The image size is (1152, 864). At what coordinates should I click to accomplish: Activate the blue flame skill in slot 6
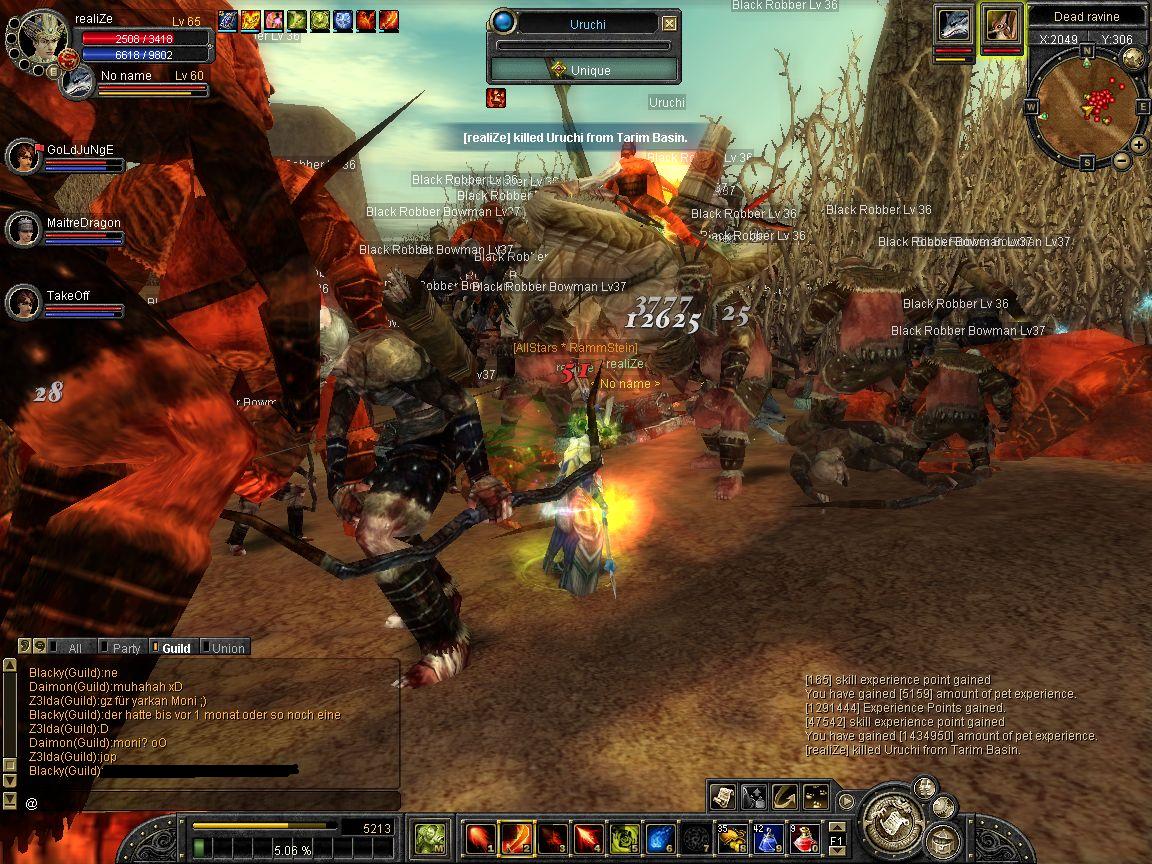pos(660,837)
